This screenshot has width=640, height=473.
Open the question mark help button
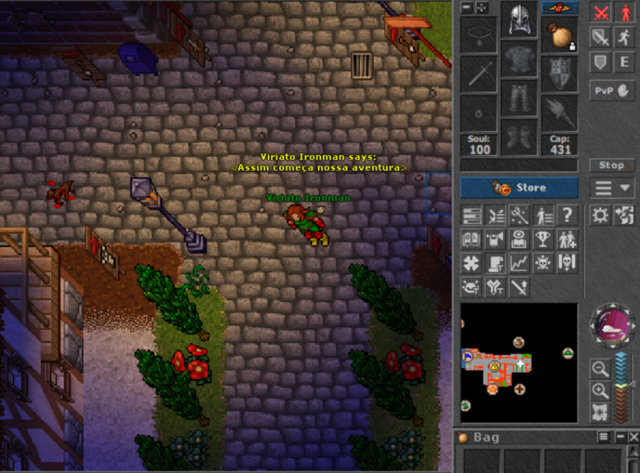pos(568,215)
